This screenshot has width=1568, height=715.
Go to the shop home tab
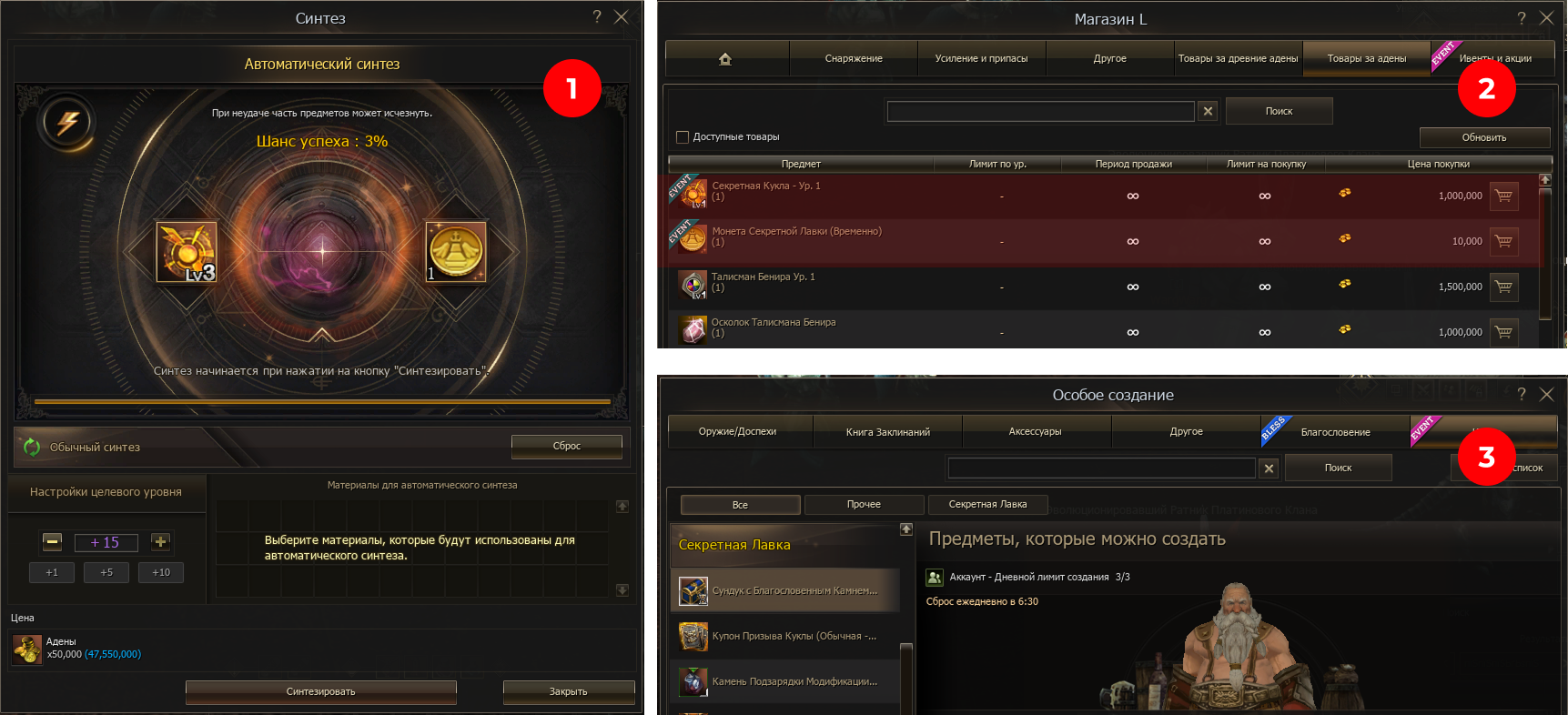(725, 58)
